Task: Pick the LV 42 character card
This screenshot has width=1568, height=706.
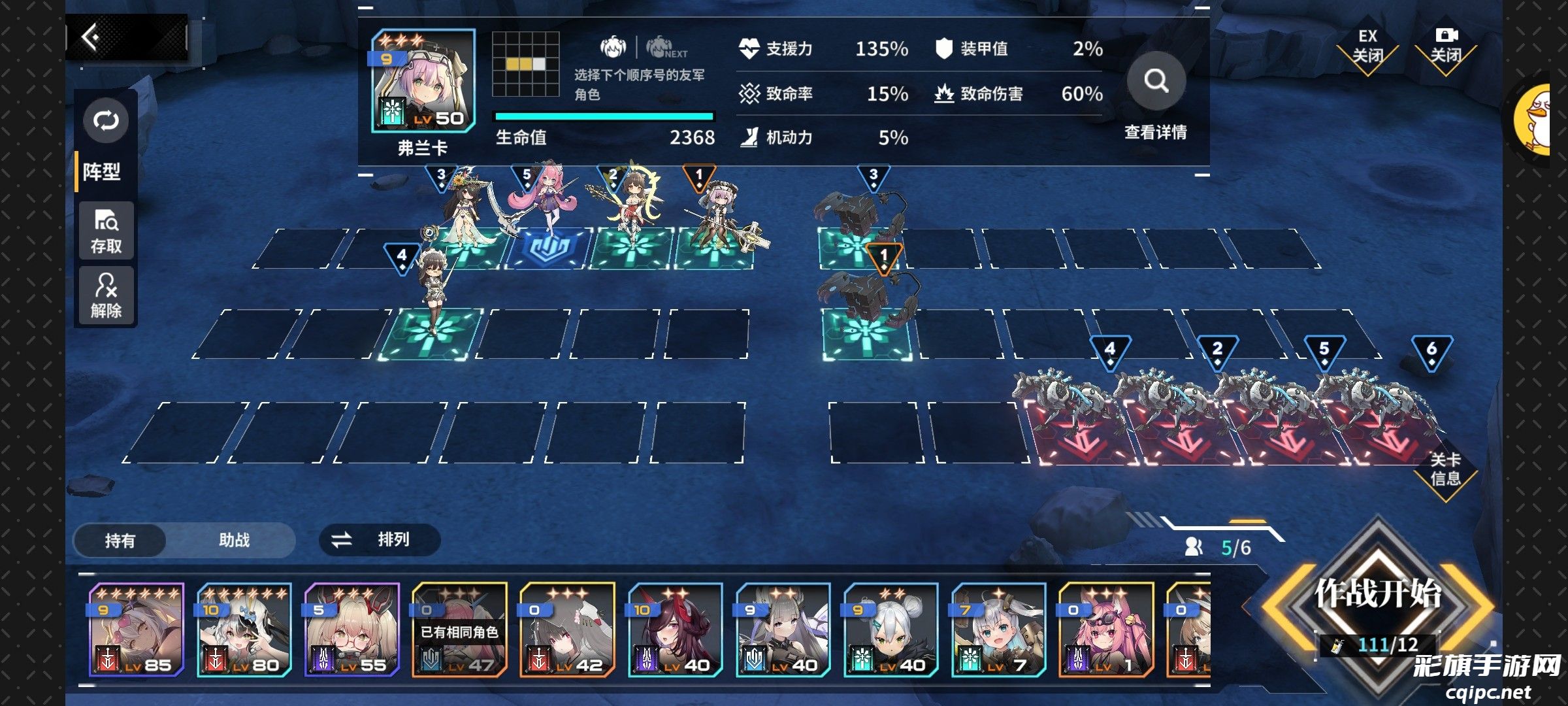Action: (568, 630)
